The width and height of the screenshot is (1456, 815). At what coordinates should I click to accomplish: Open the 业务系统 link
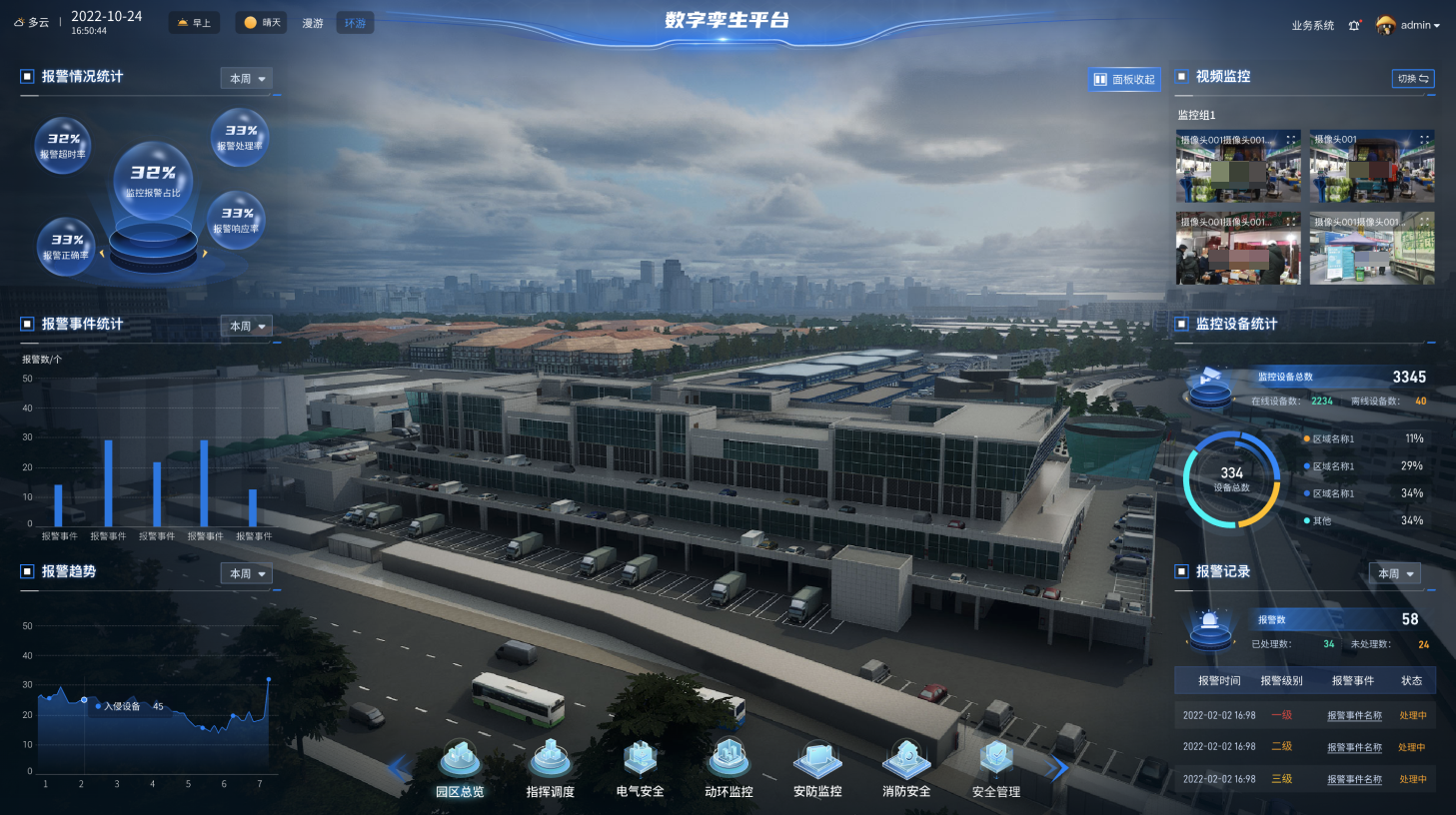(x=1312, y=25)
